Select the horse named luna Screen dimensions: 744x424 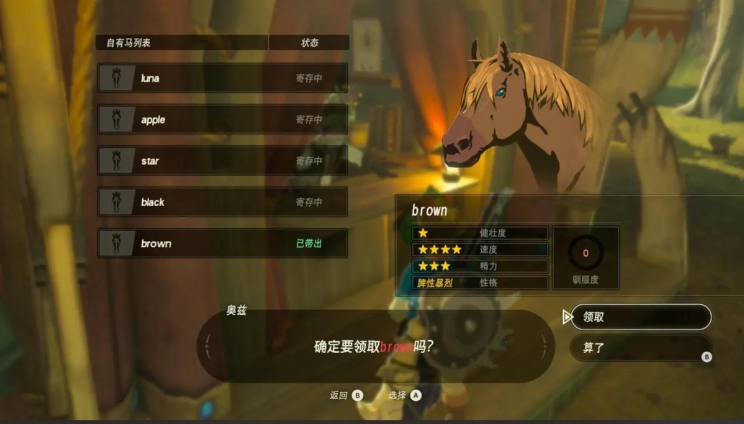222,78
